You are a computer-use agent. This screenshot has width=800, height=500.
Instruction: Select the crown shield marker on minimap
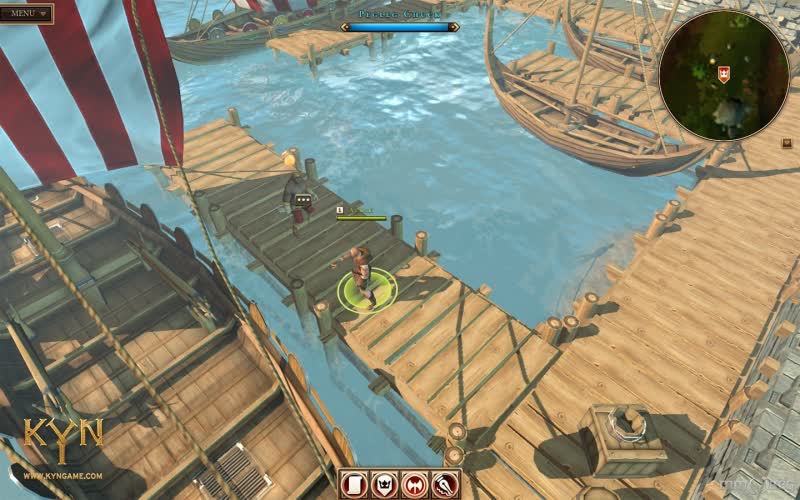click(x=723, y=73)
